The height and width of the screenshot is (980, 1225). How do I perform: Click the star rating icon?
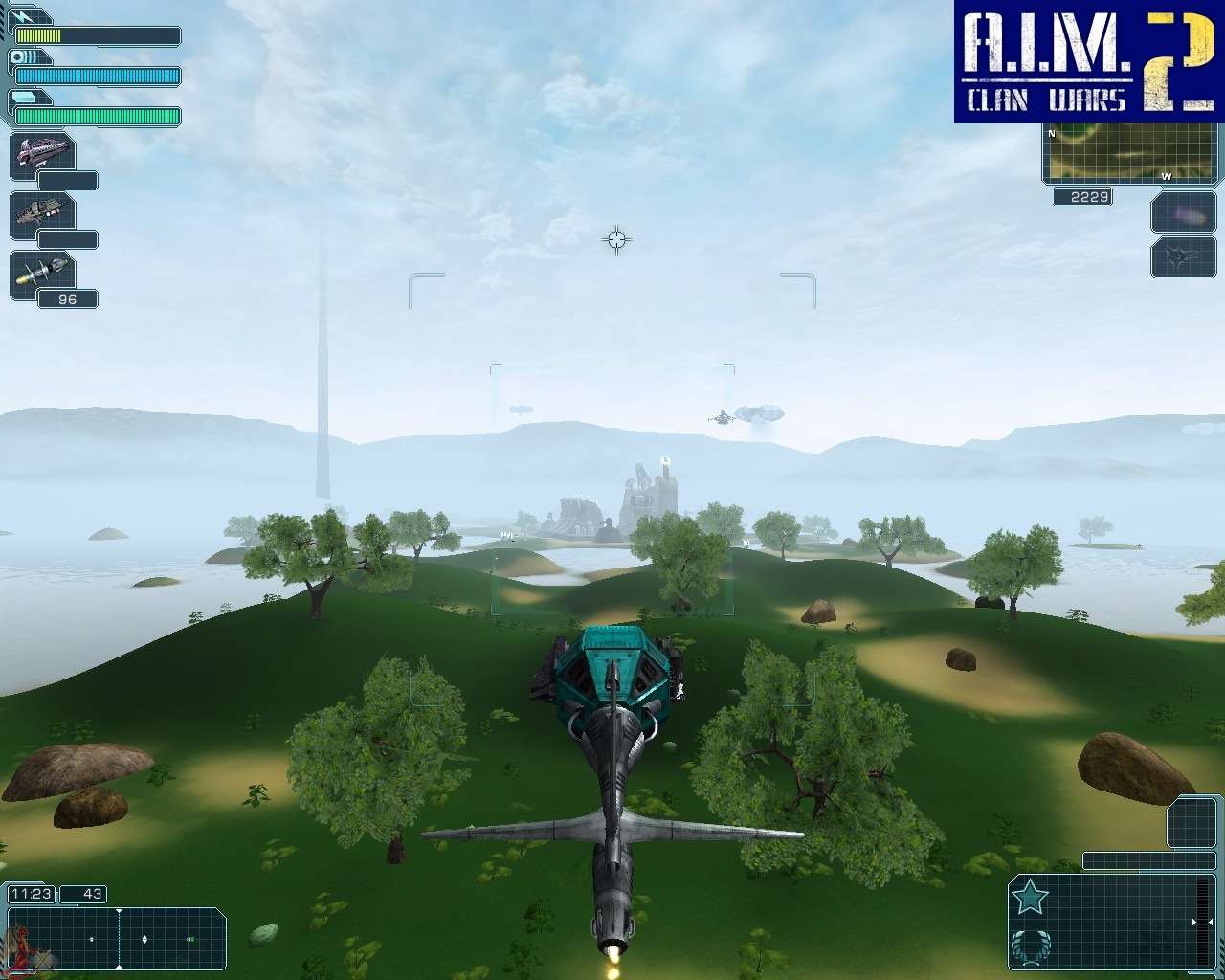(1030, 898)
